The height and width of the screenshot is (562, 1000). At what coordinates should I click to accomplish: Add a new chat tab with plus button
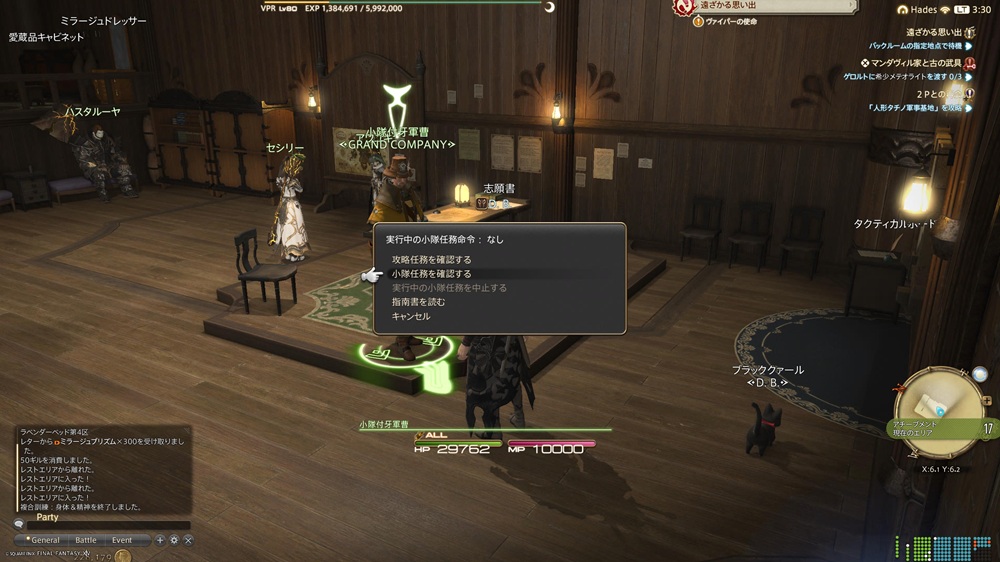pos(159,540)
